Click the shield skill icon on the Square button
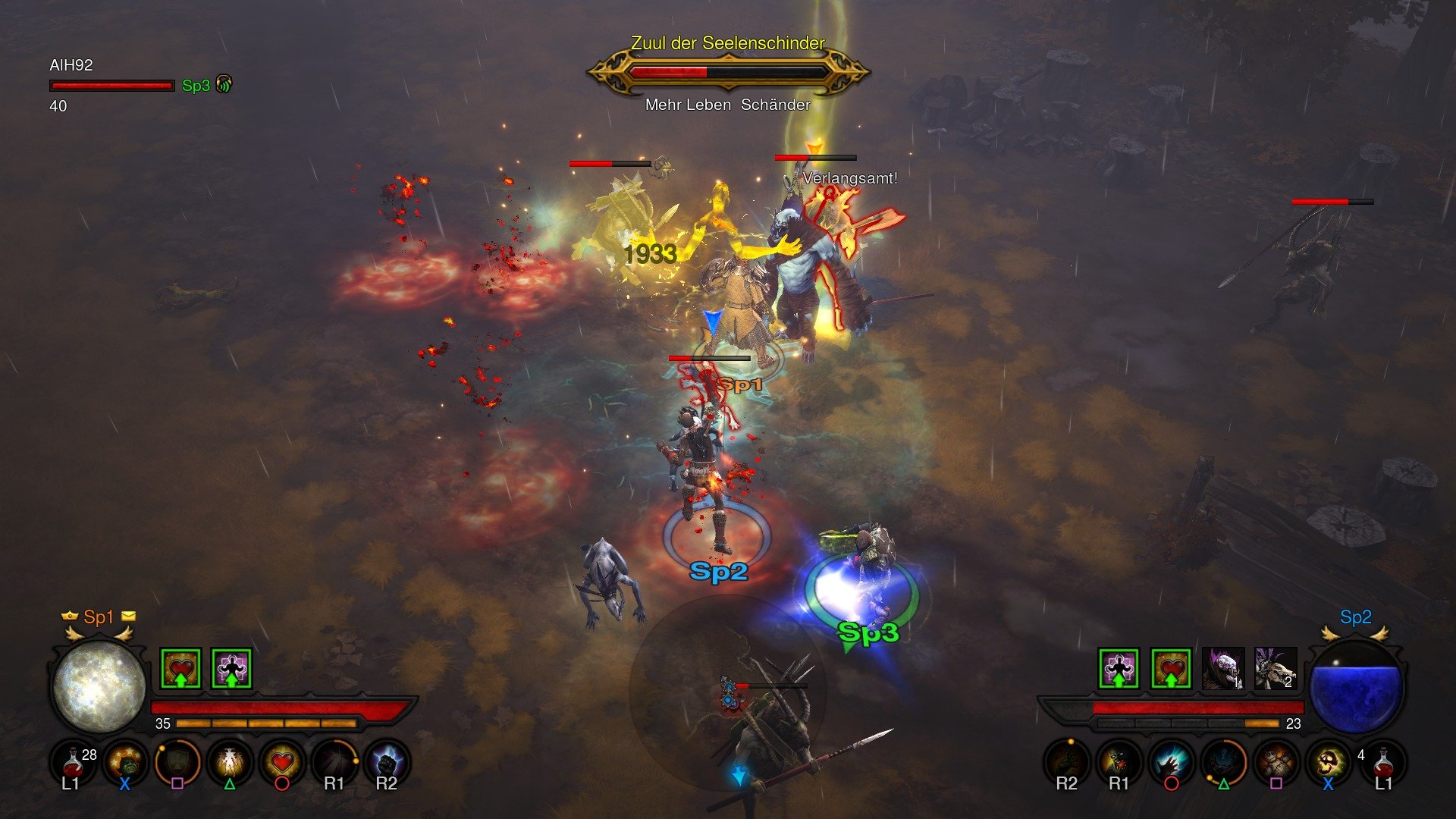The width and height of the screenshot is (1456, 819). [178, 762]
